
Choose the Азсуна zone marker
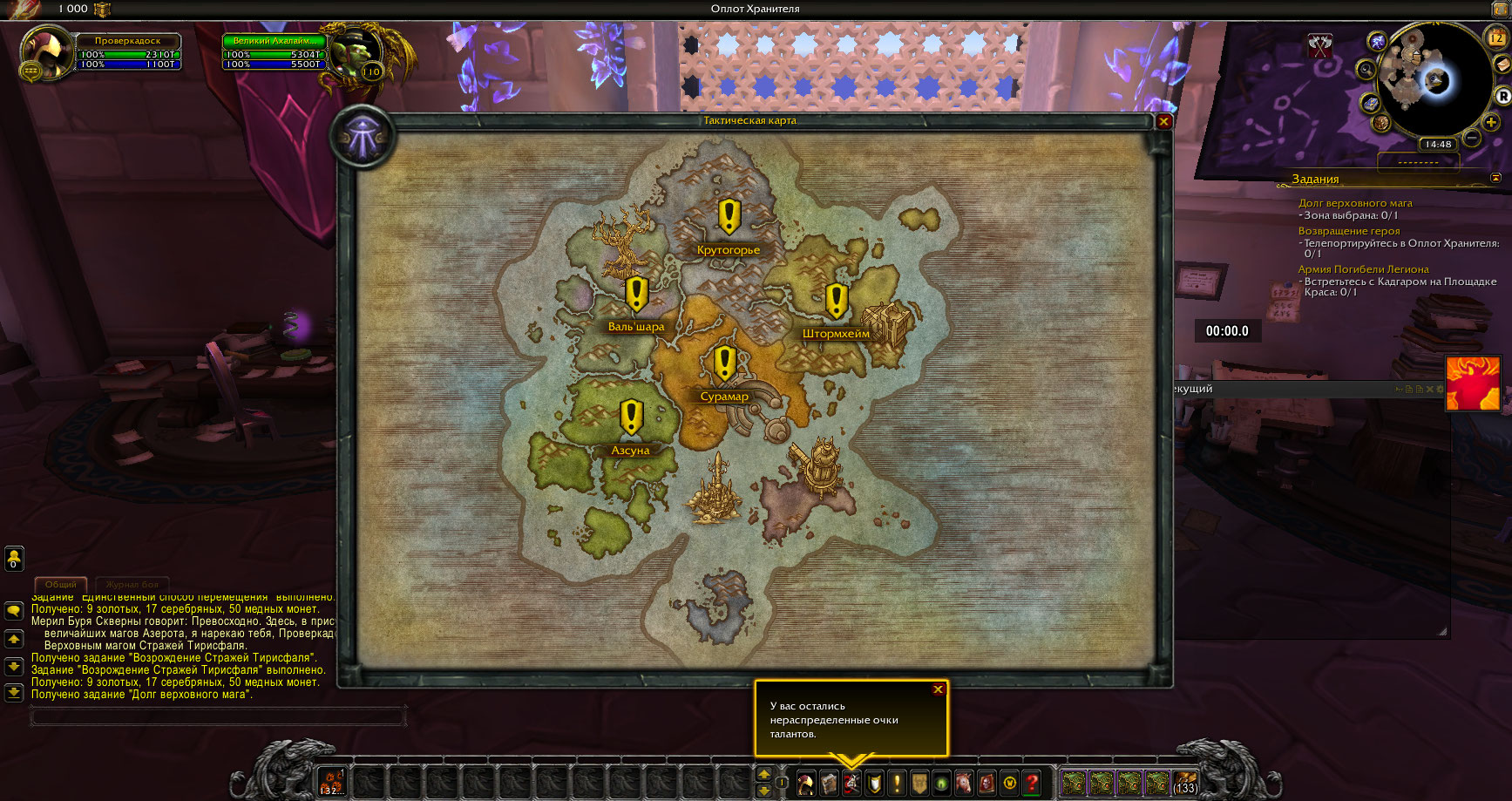pyautogui.click(x=631, y=417)
